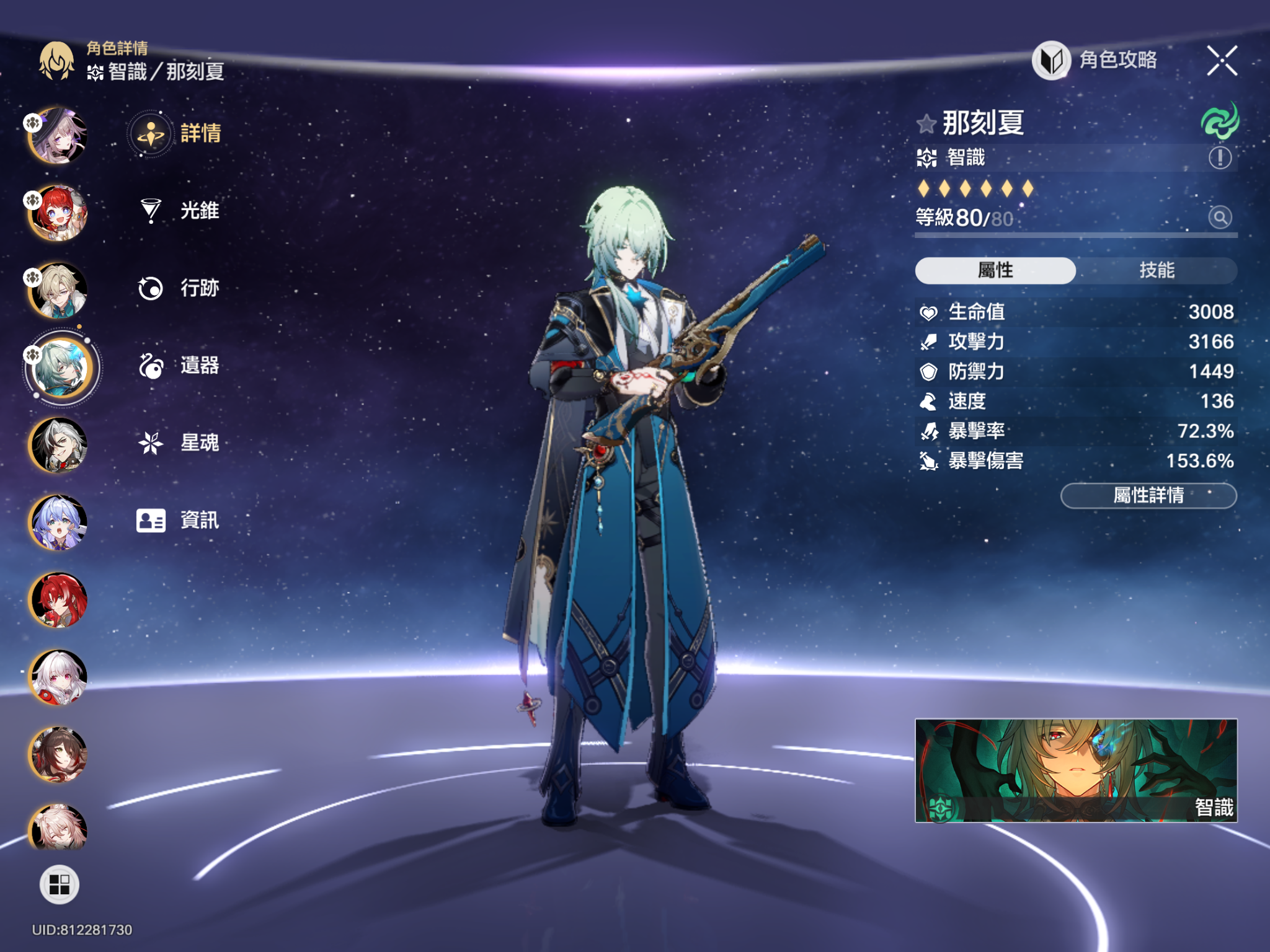Open the light cone artwork thumbnail

[x=1076, y=770]
